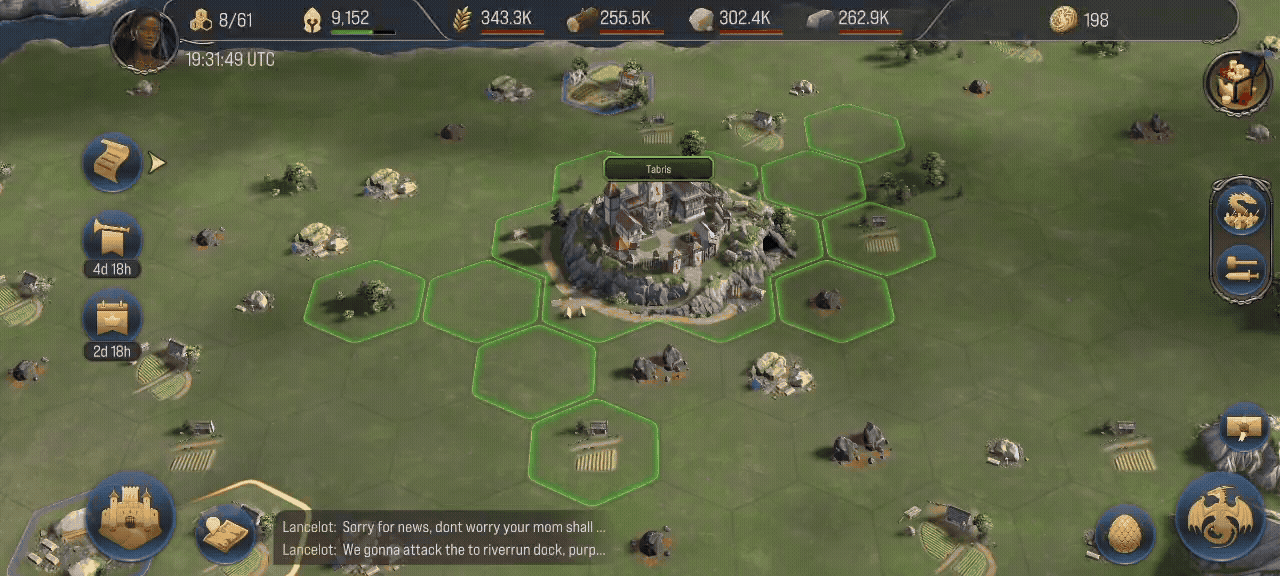Open the player portrait profile
This screenshot has height=576, width=1280.
click(x=144, y=39)
